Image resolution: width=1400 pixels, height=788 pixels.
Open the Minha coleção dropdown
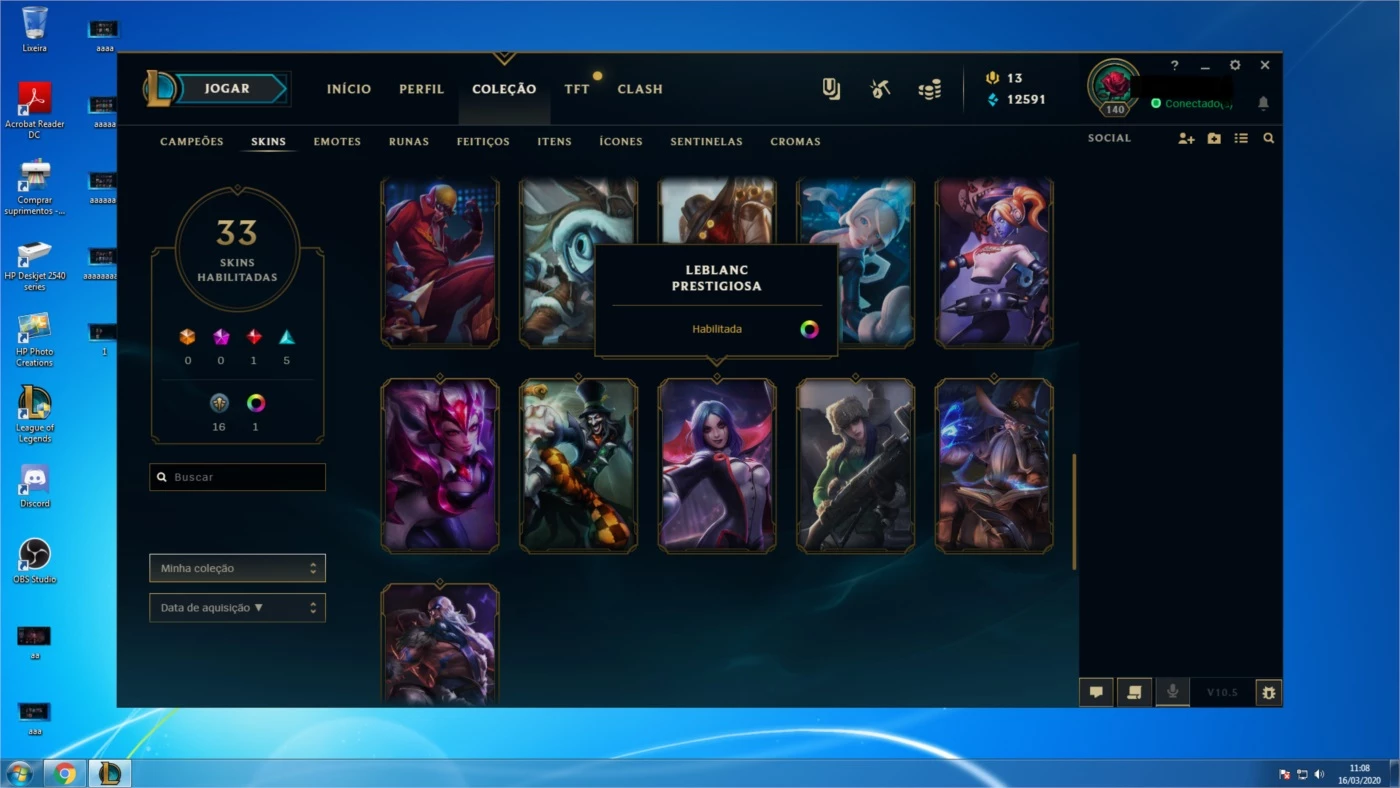coord(237,567)
